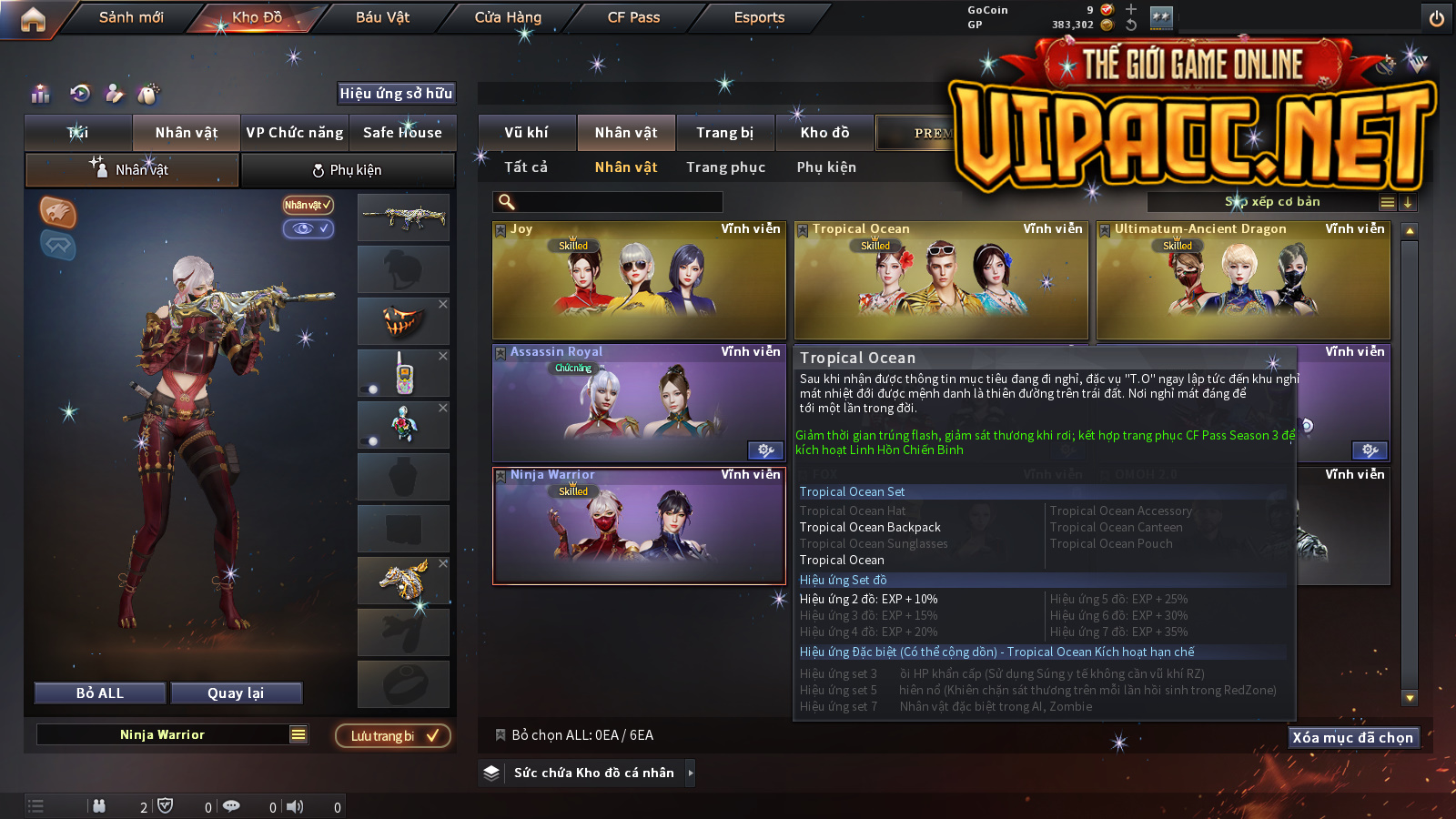Switch inventory to the Vũ khí tab
Screen dimensions: 1456x819
tap(526, 133)
